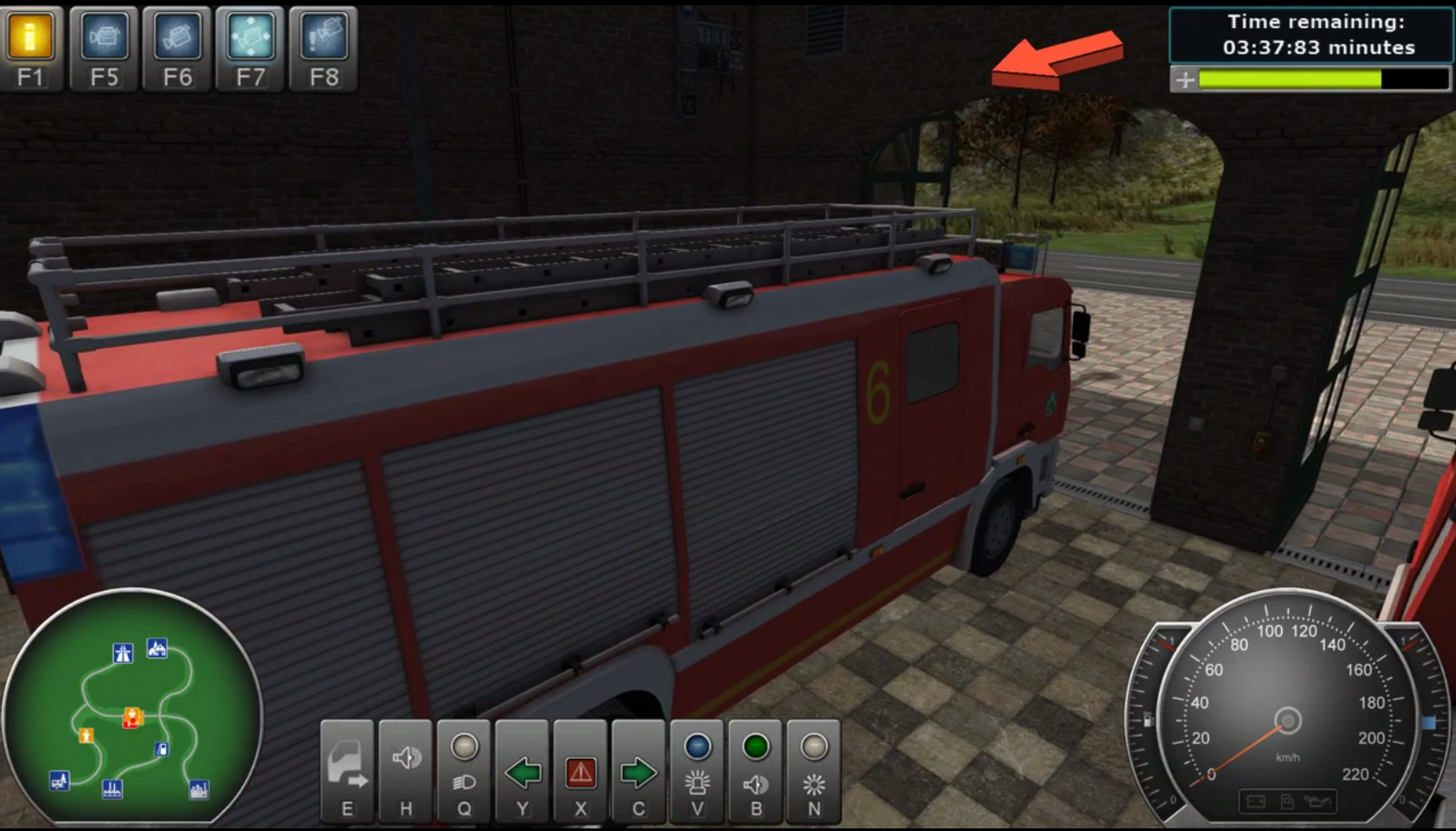Viewport: 1456px width, 831px height.
Task: Click the highway marker on the minimap
Action: tap(123, 652)
